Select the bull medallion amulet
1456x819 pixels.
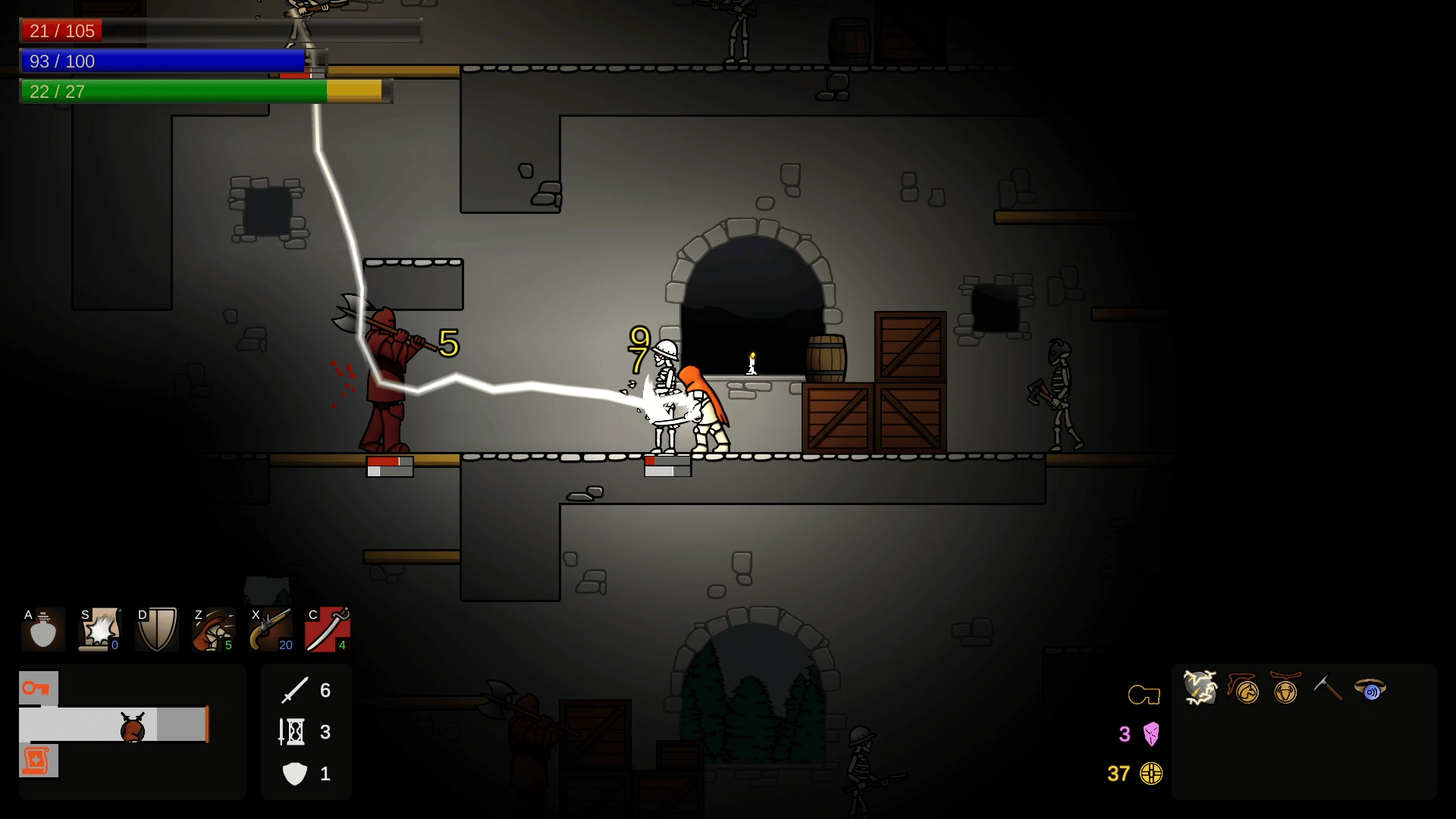tap(1285, 689)
